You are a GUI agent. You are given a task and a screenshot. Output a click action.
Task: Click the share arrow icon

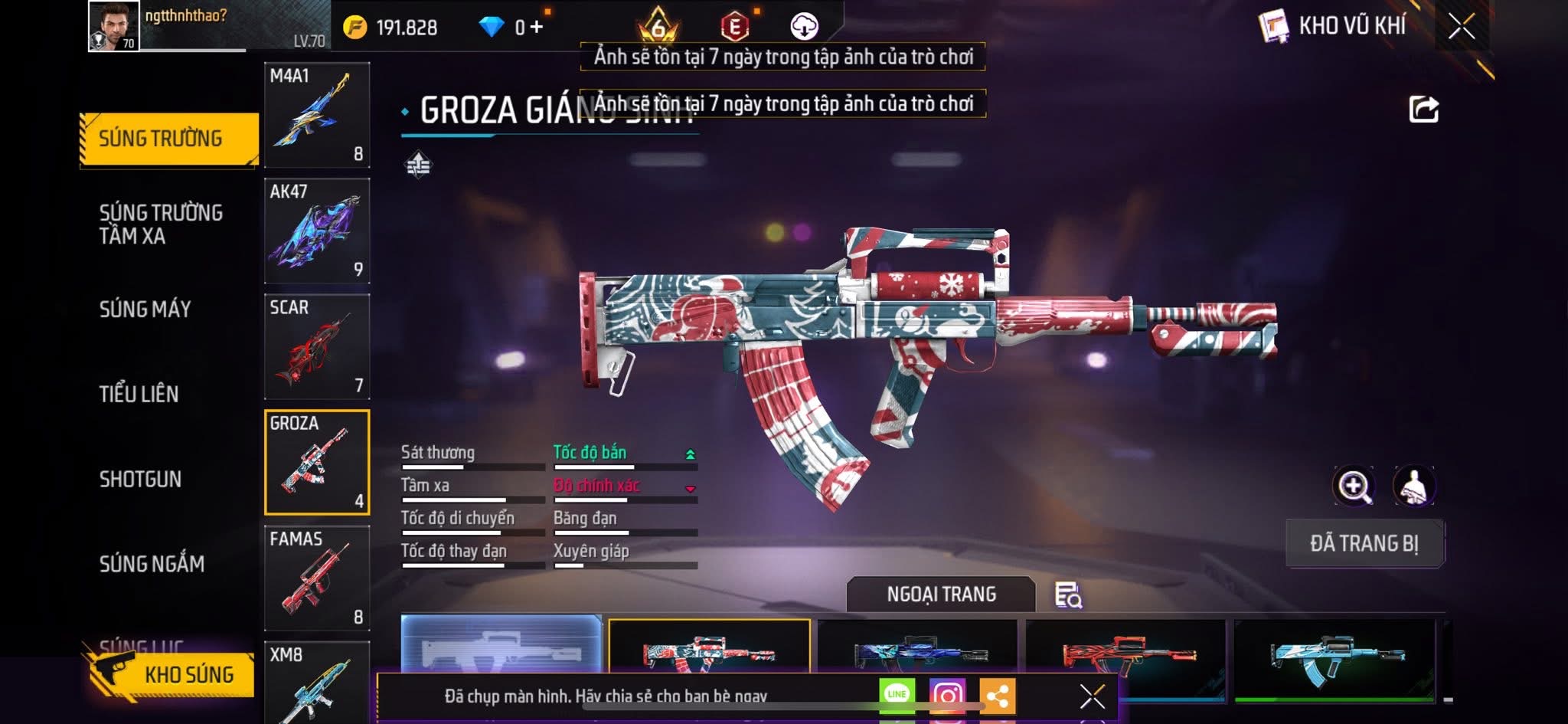(1423, 110)
